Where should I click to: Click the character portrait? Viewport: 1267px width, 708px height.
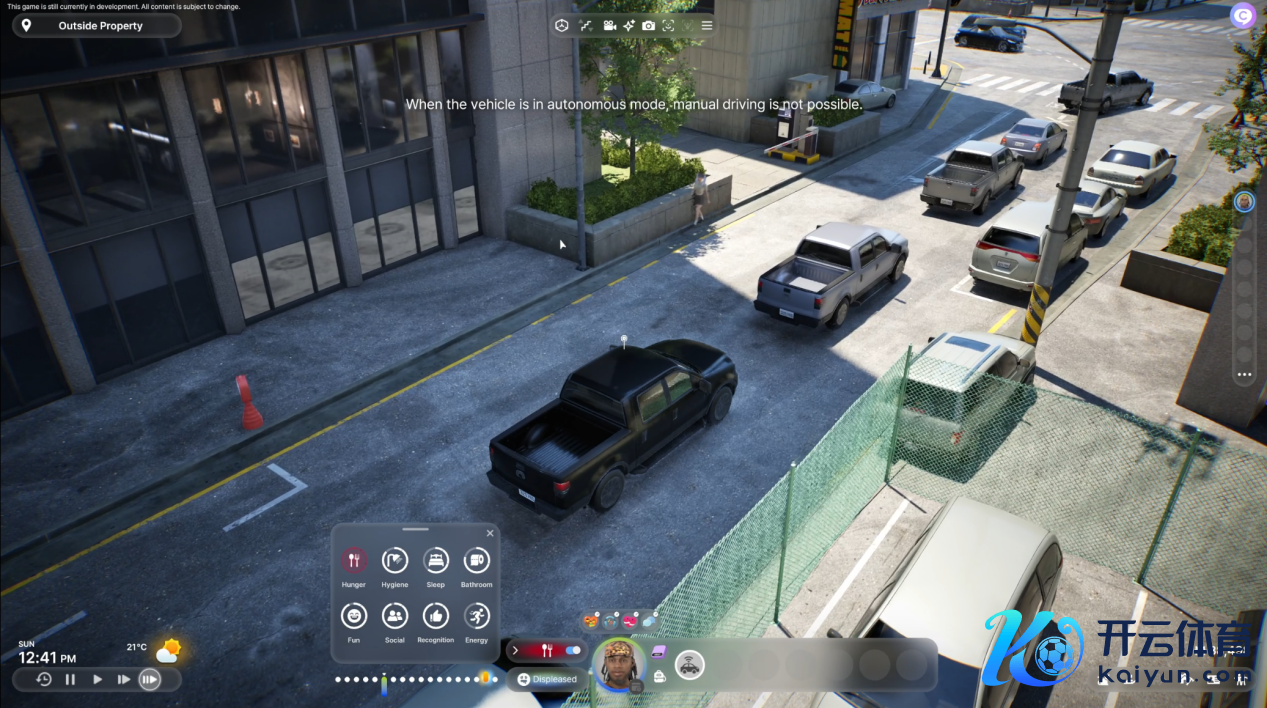click(x=620, y=663)
